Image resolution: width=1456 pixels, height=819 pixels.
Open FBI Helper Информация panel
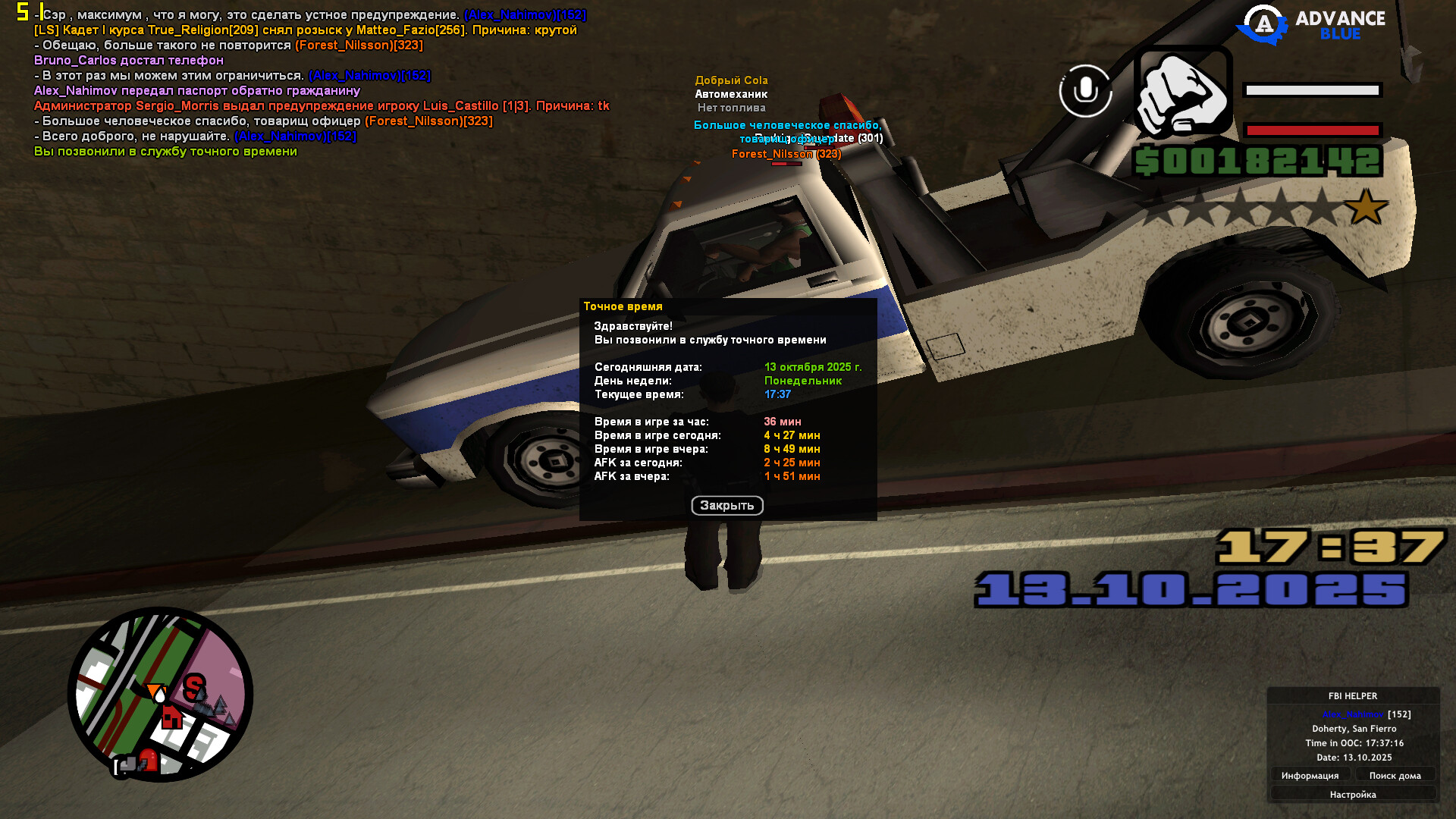click(x=1310, y=775)
